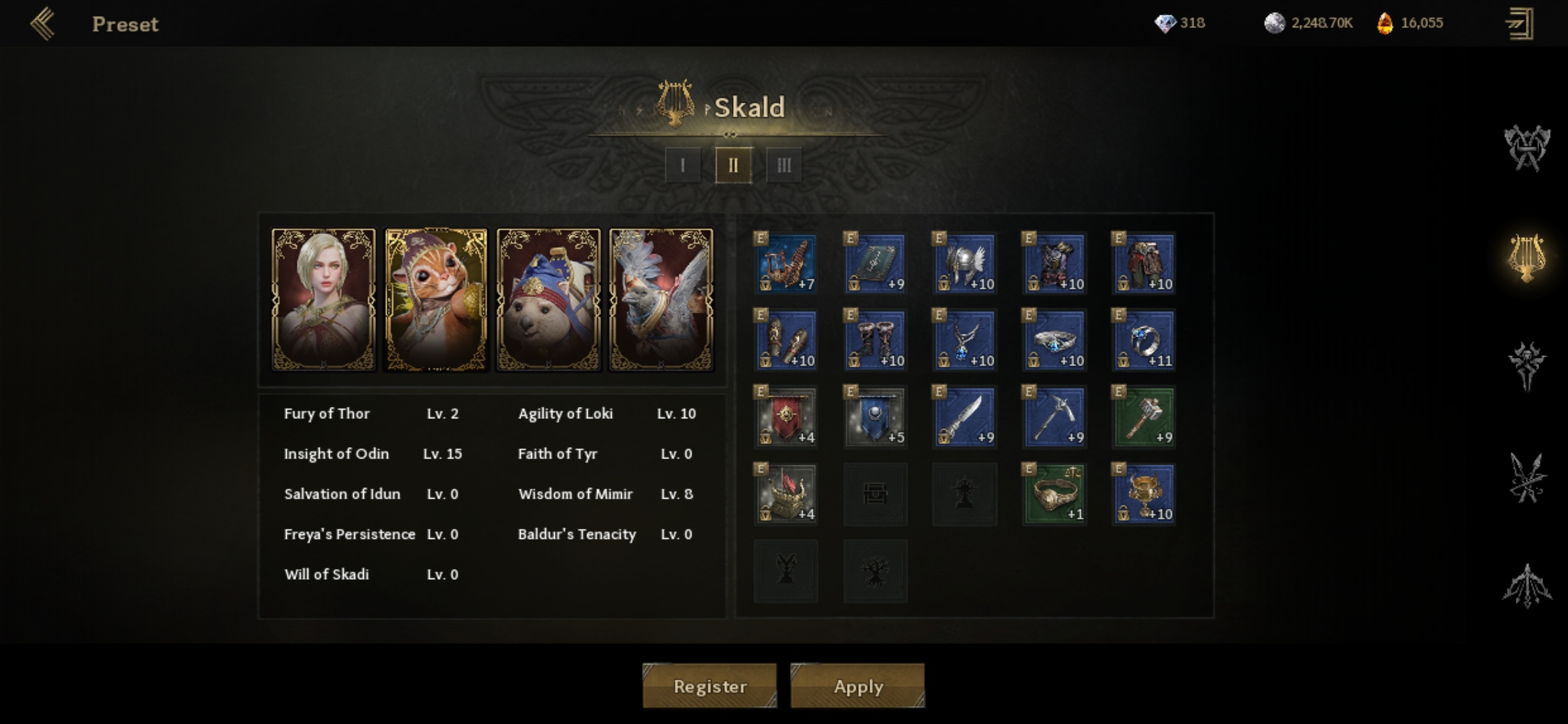Select the blonde woman card
This screenshot has width=1568, height=724.
coord(324,299)
